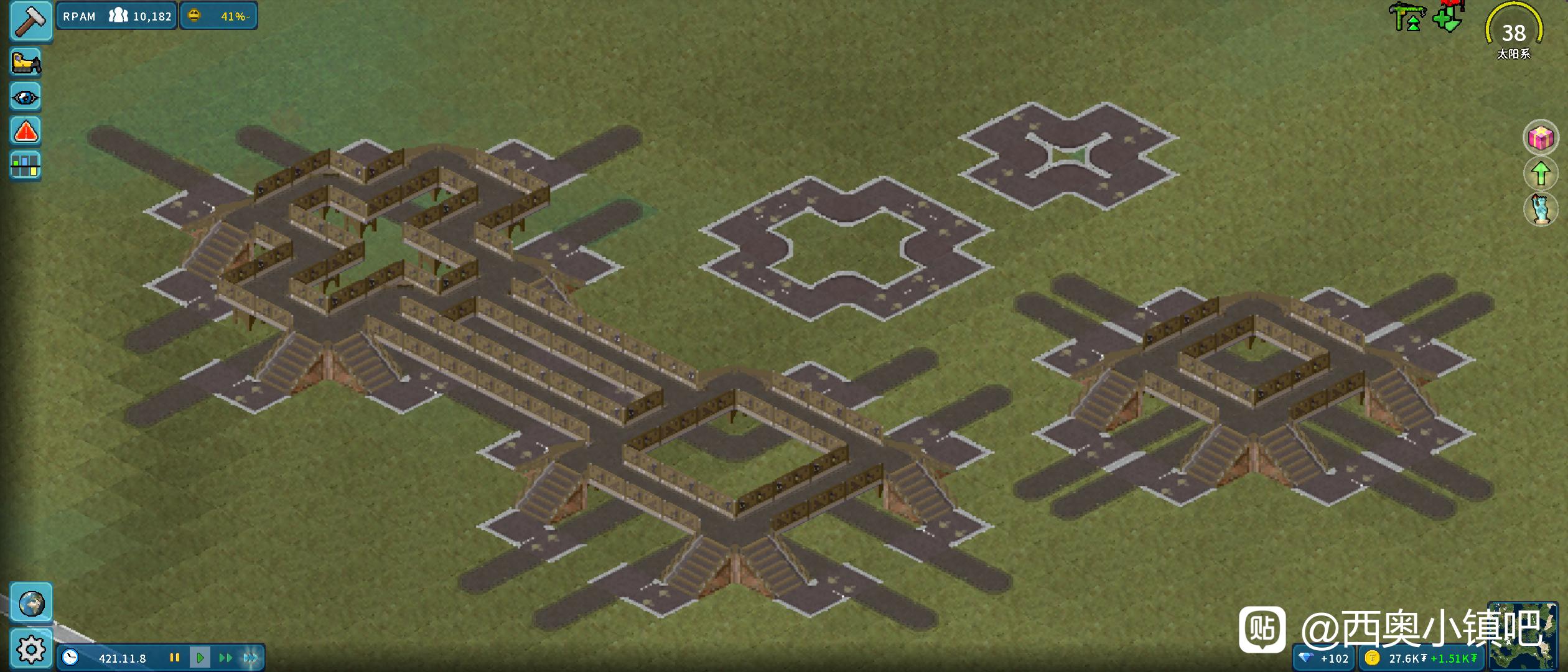Select the bulldozer demolish tool
This screenshot has height=672, width=1568.
click(x=26, y=63)
